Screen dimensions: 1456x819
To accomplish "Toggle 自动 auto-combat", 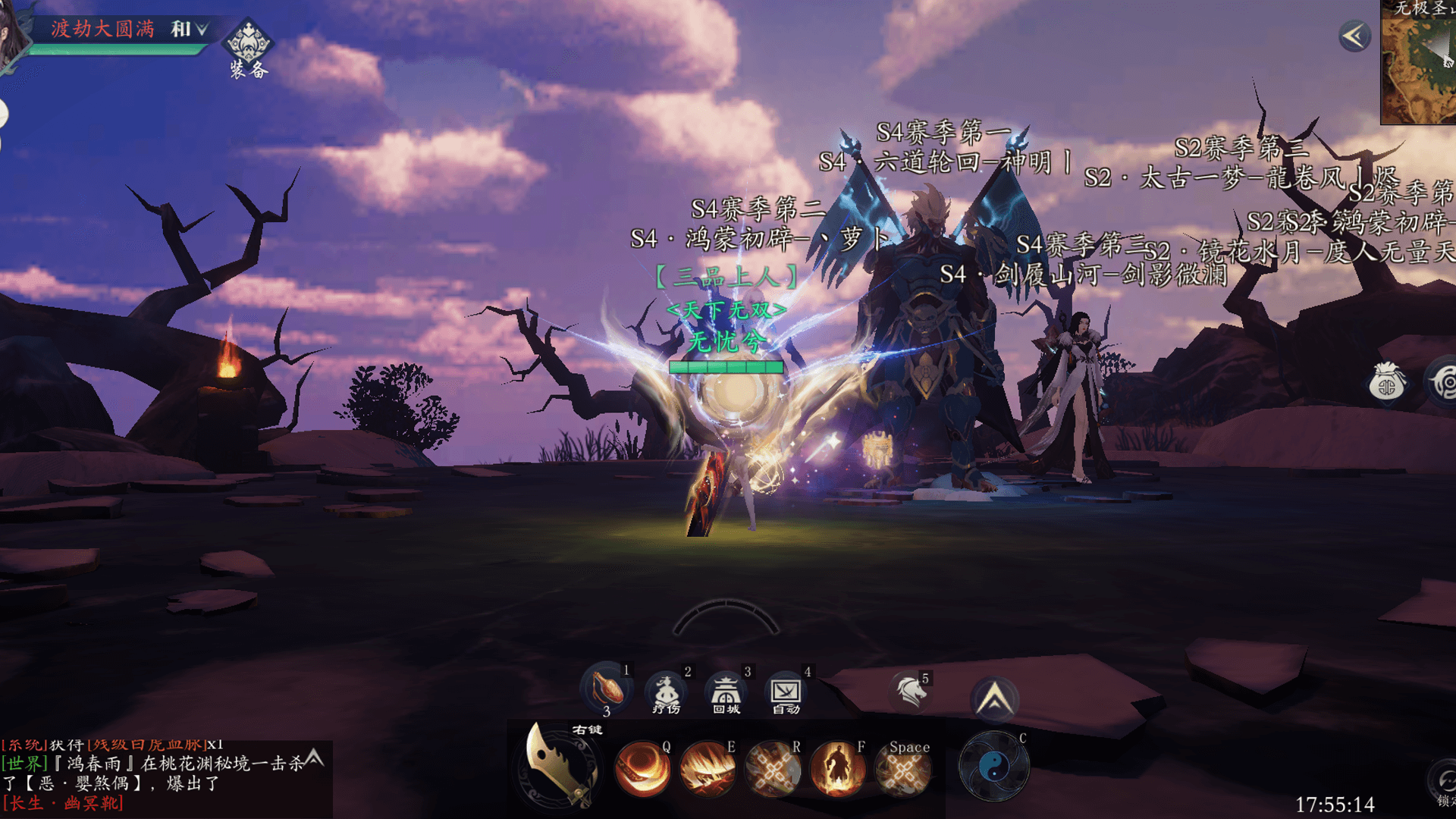I will click(786, 692).
